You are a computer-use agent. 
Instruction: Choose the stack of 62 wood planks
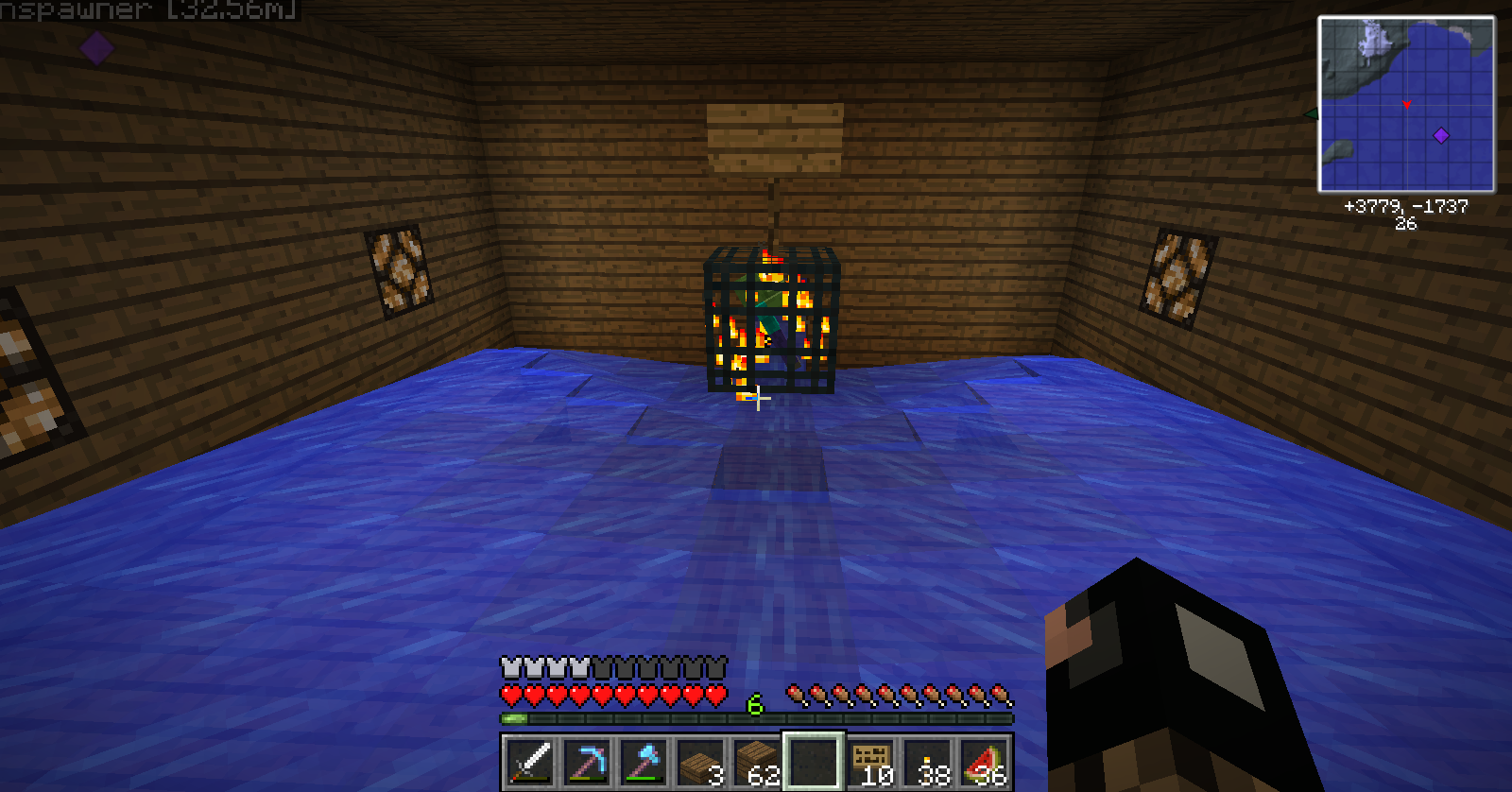tap(757, 762)
